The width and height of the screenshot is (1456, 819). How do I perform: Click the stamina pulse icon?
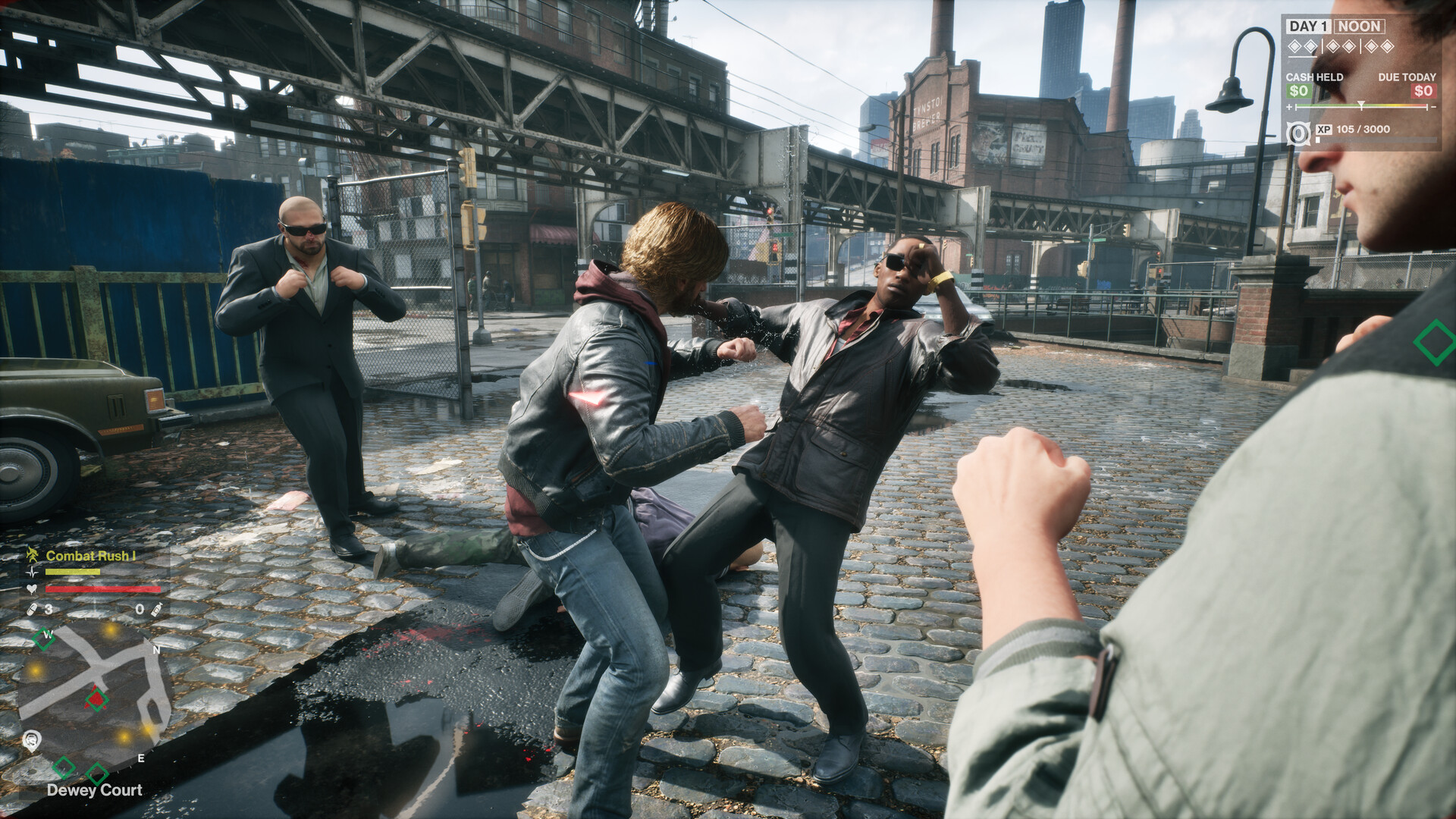pos(32,573)
